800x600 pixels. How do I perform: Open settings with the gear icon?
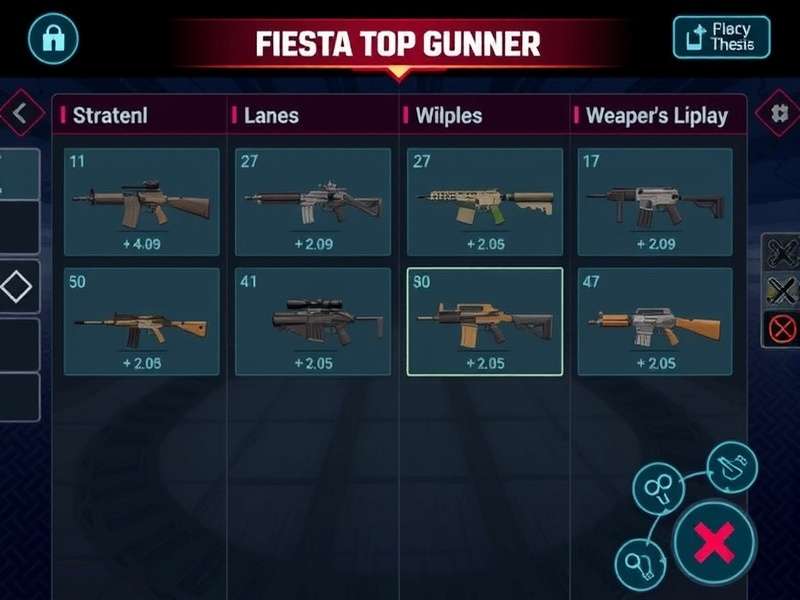(779, 113)
